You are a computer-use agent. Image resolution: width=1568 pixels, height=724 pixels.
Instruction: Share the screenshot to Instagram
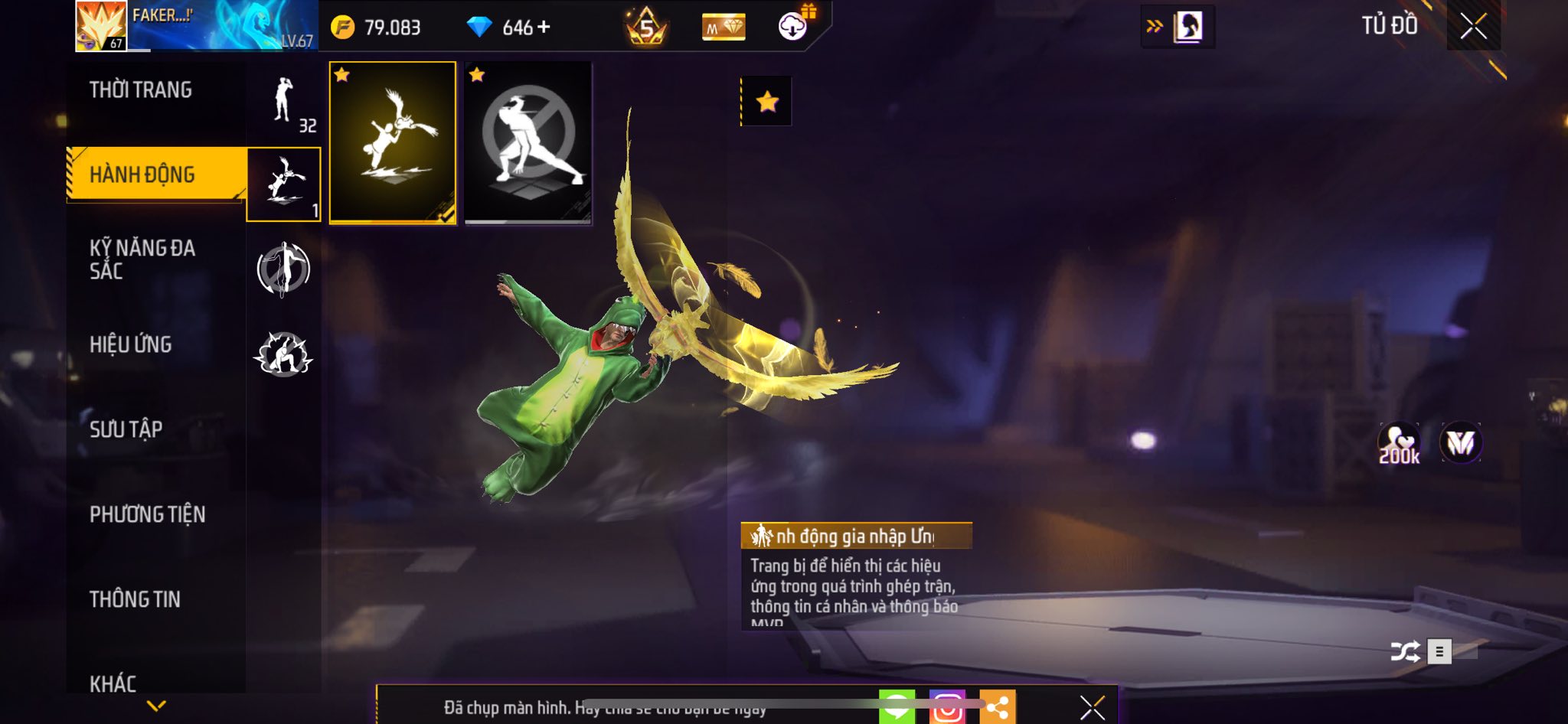point(947,707)
